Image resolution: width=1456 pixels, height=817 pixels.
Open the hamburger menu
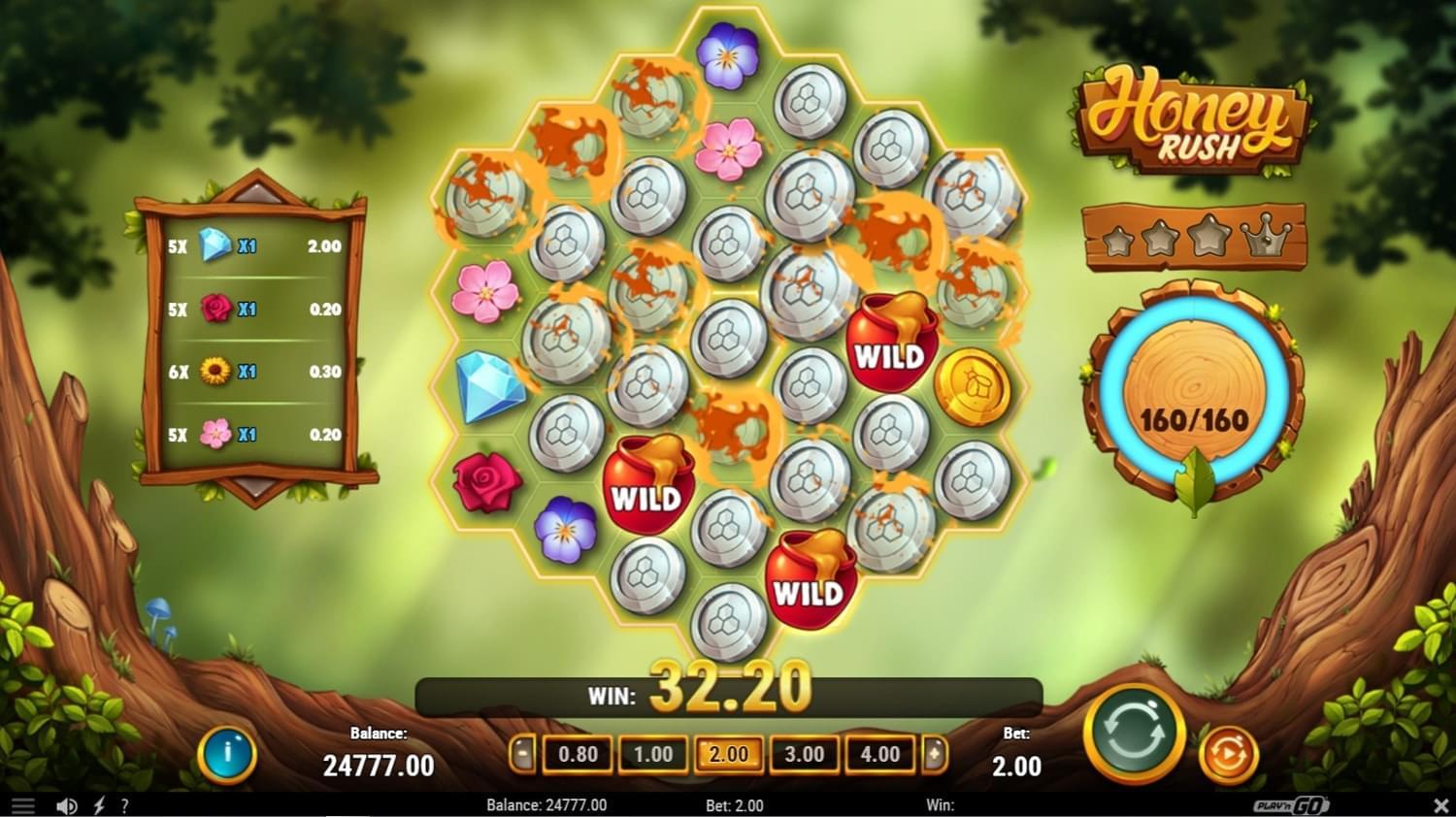click(x=21, y=804)
